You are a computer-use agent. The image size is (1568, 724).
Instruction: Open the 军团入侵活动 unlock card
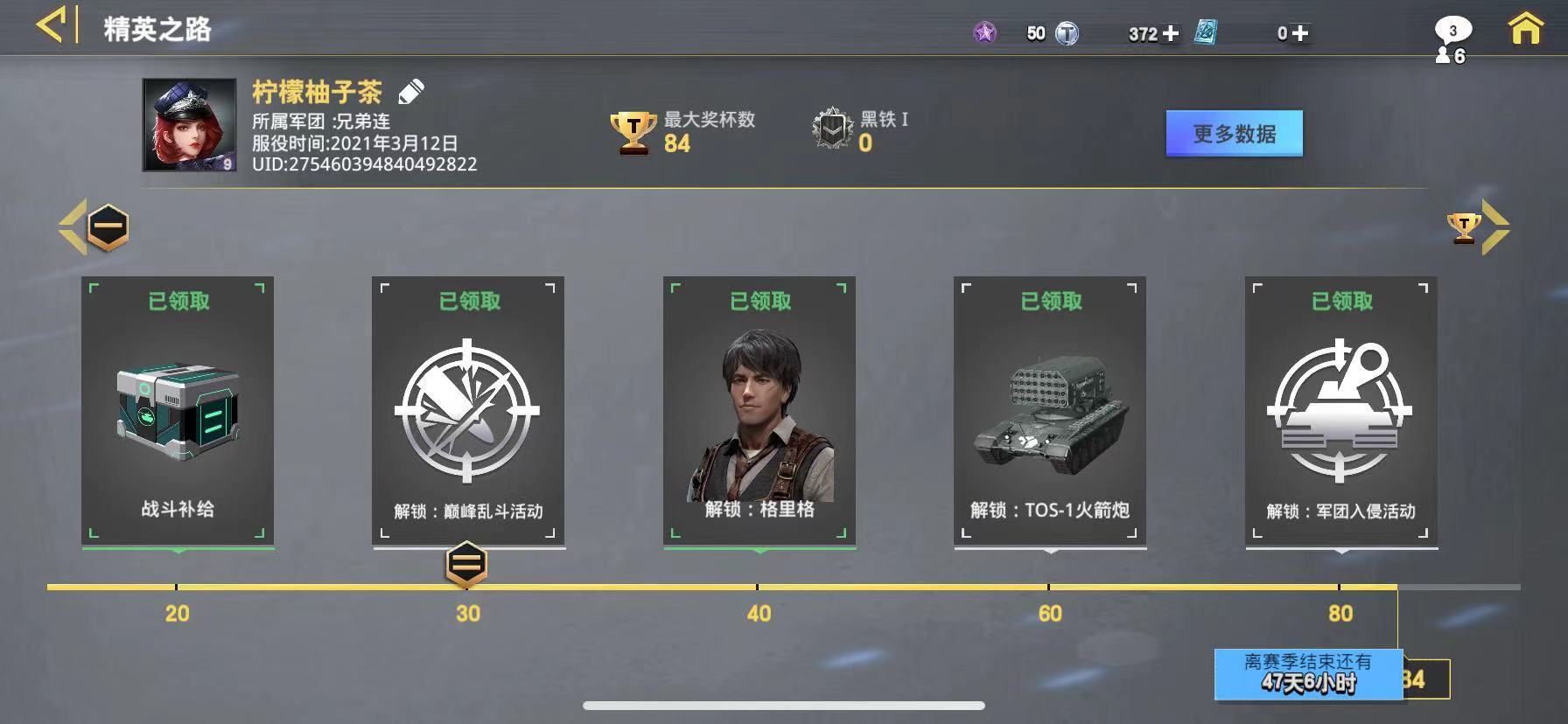pos(1341,411)
